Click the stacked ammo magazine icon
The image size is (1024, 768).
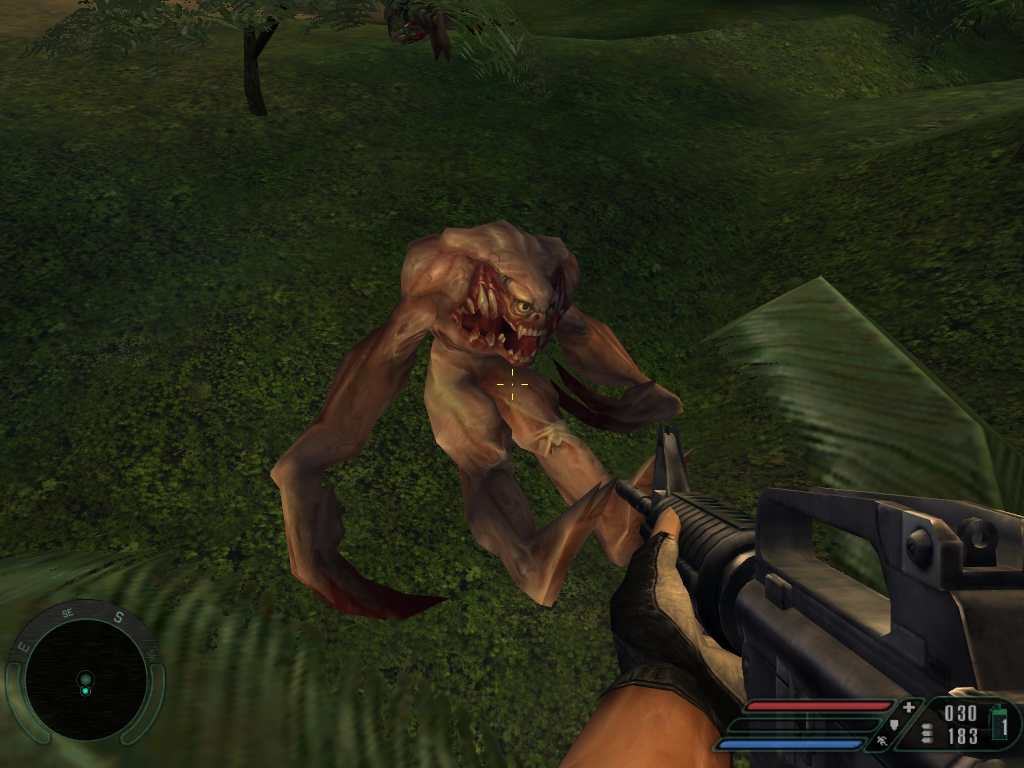pyautogui.click(x=927, y=733)
